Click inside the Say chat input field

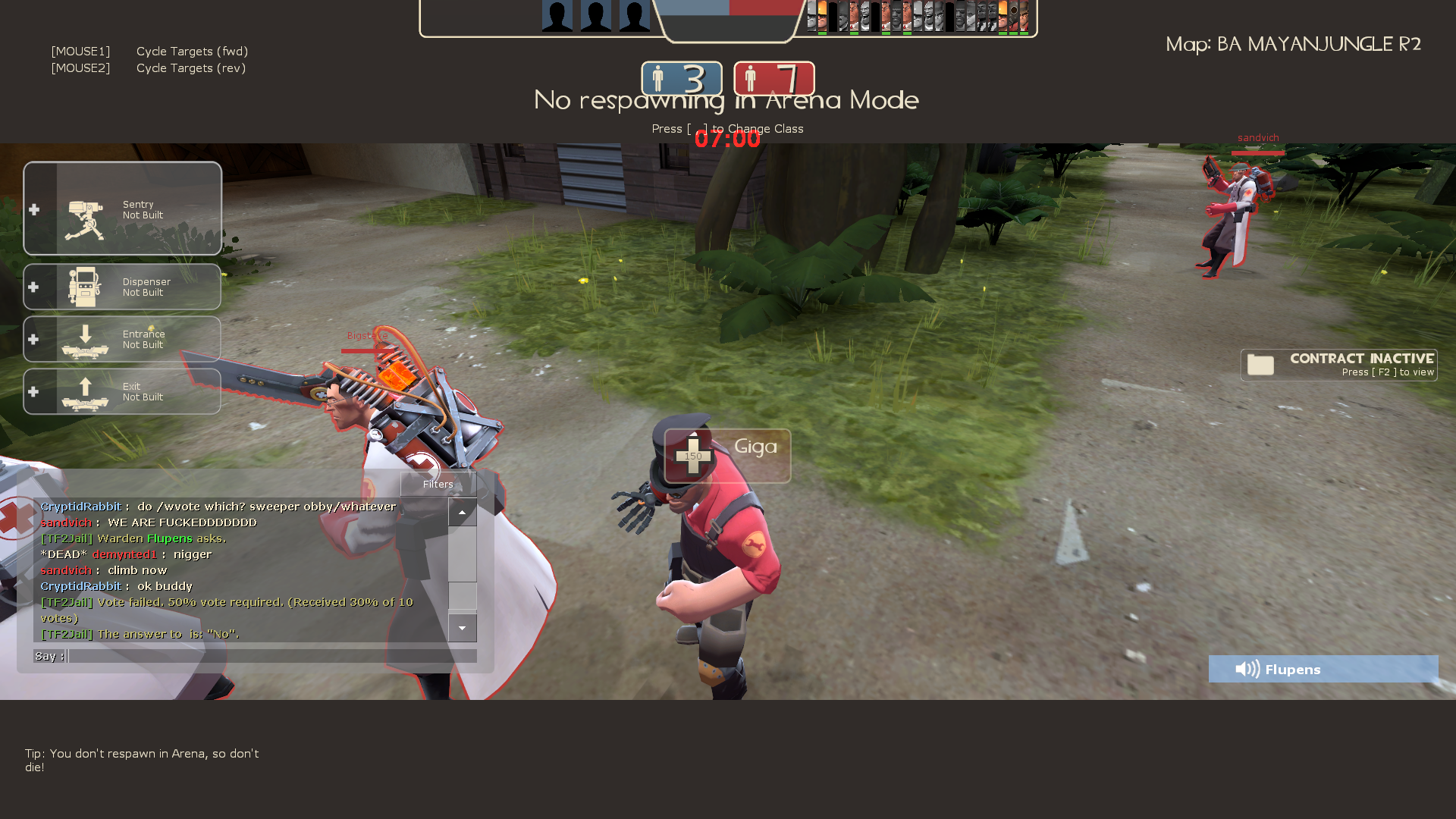pyautogui.click(x=265, y=656)
